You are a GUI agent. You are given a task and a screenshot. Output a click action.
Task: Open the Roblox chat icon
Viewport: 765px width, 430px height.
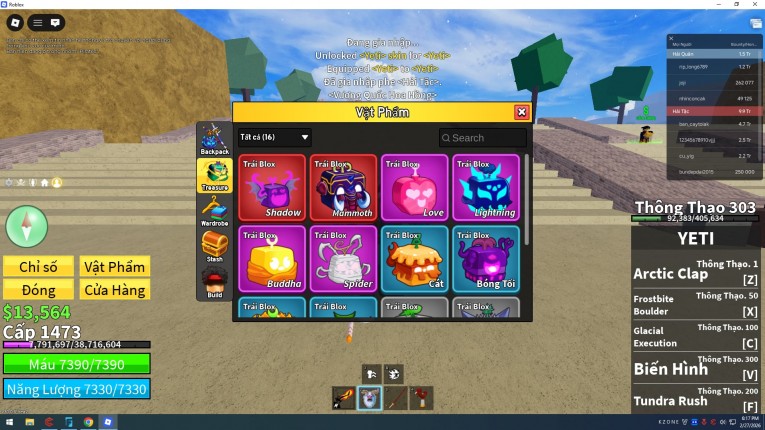click(x=56, y=22)
